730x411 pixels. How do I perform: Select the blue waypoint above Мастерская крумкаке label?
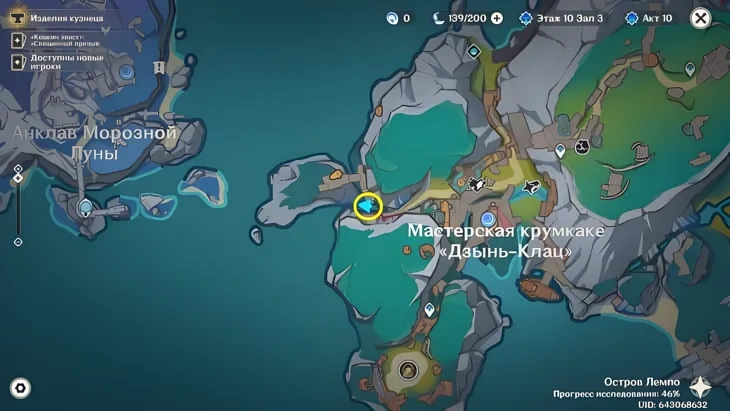(488, 218)
